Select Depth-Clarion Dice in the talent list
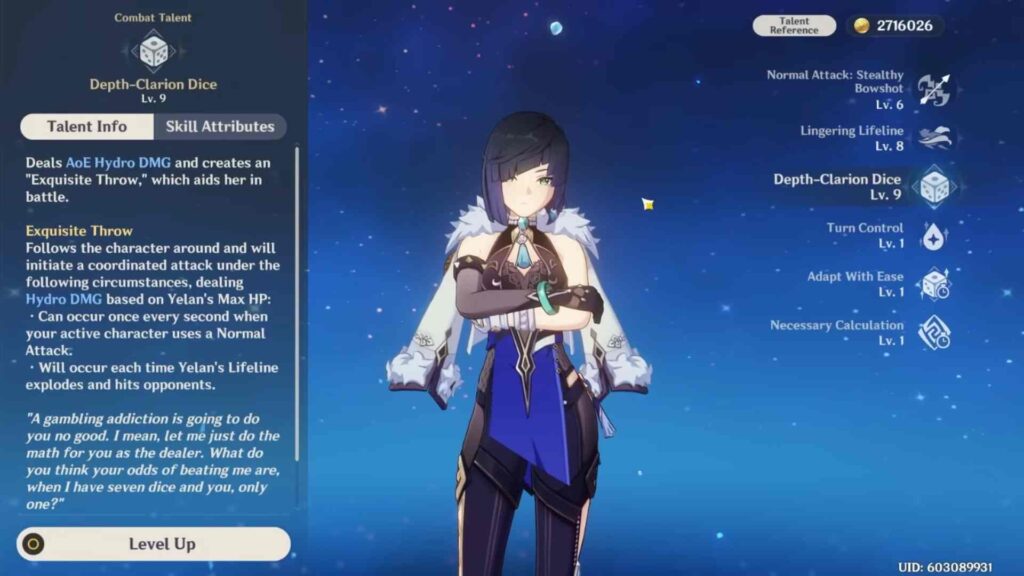Image resolution: width=1024 pixels, height=576 pixels. click(x=933, y=187)
